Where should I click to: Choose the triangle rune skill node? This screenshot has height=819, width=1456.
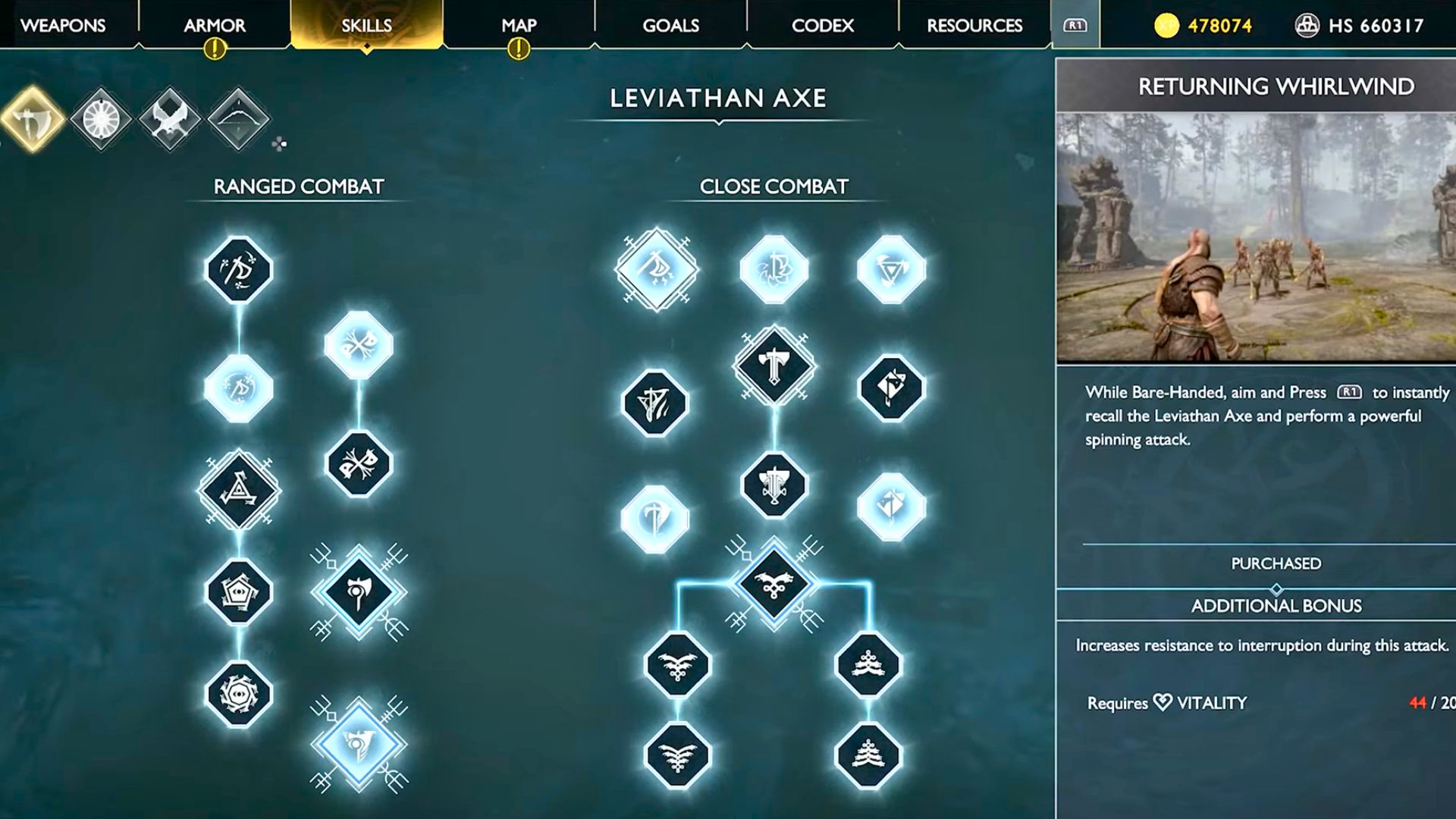239,490
